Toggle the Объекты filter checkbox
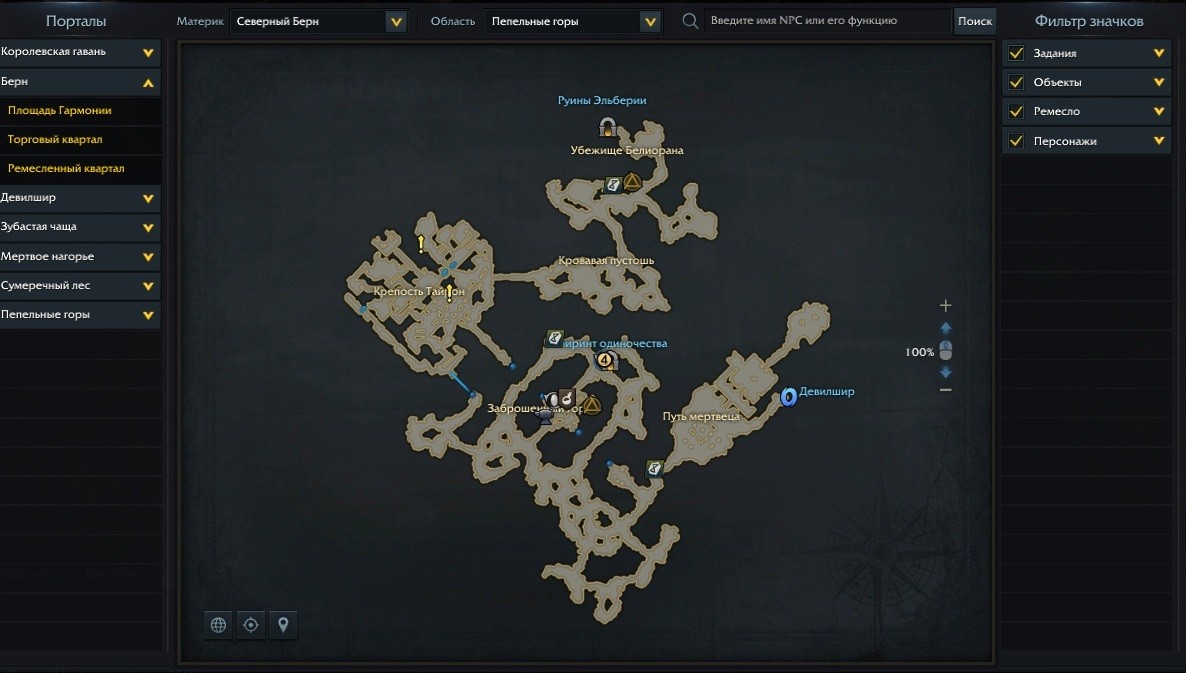 (x=1016, y=82)
